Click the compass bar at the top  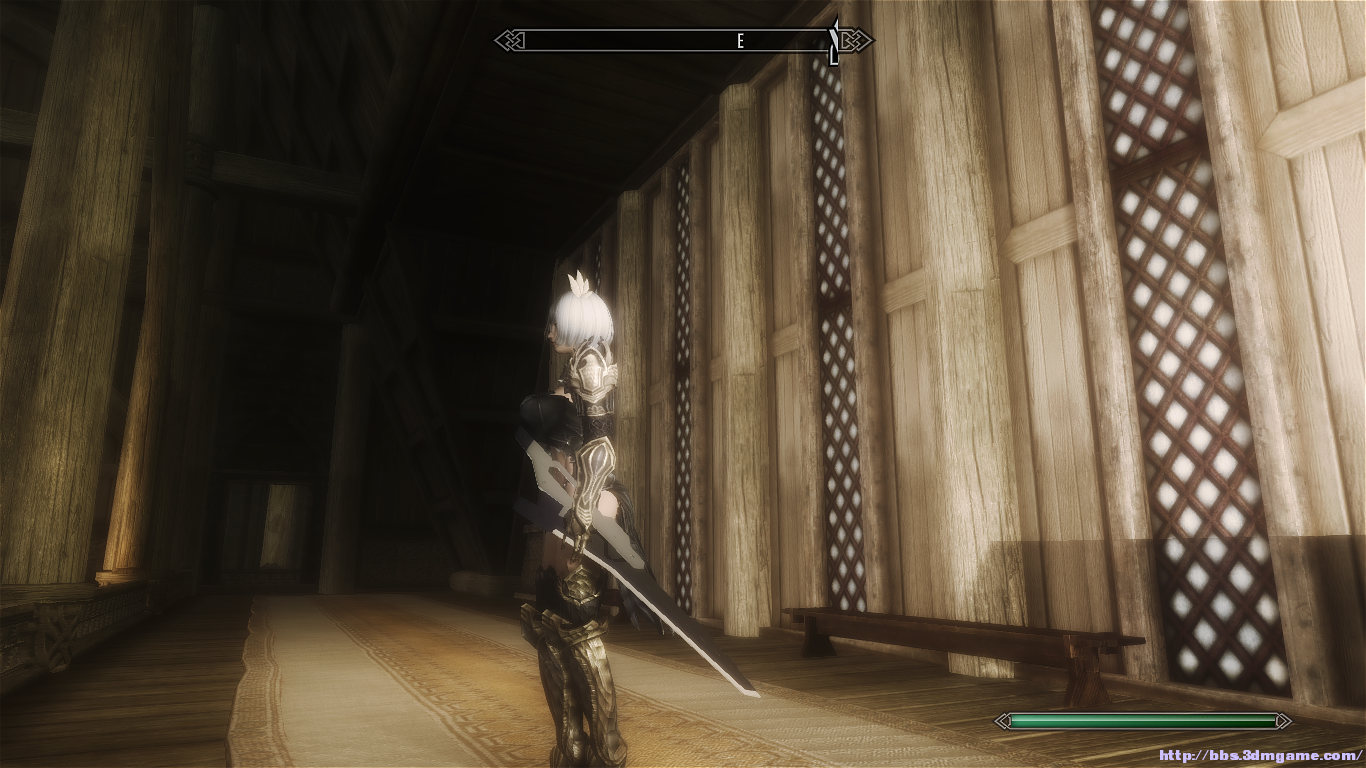pos(683,41)
